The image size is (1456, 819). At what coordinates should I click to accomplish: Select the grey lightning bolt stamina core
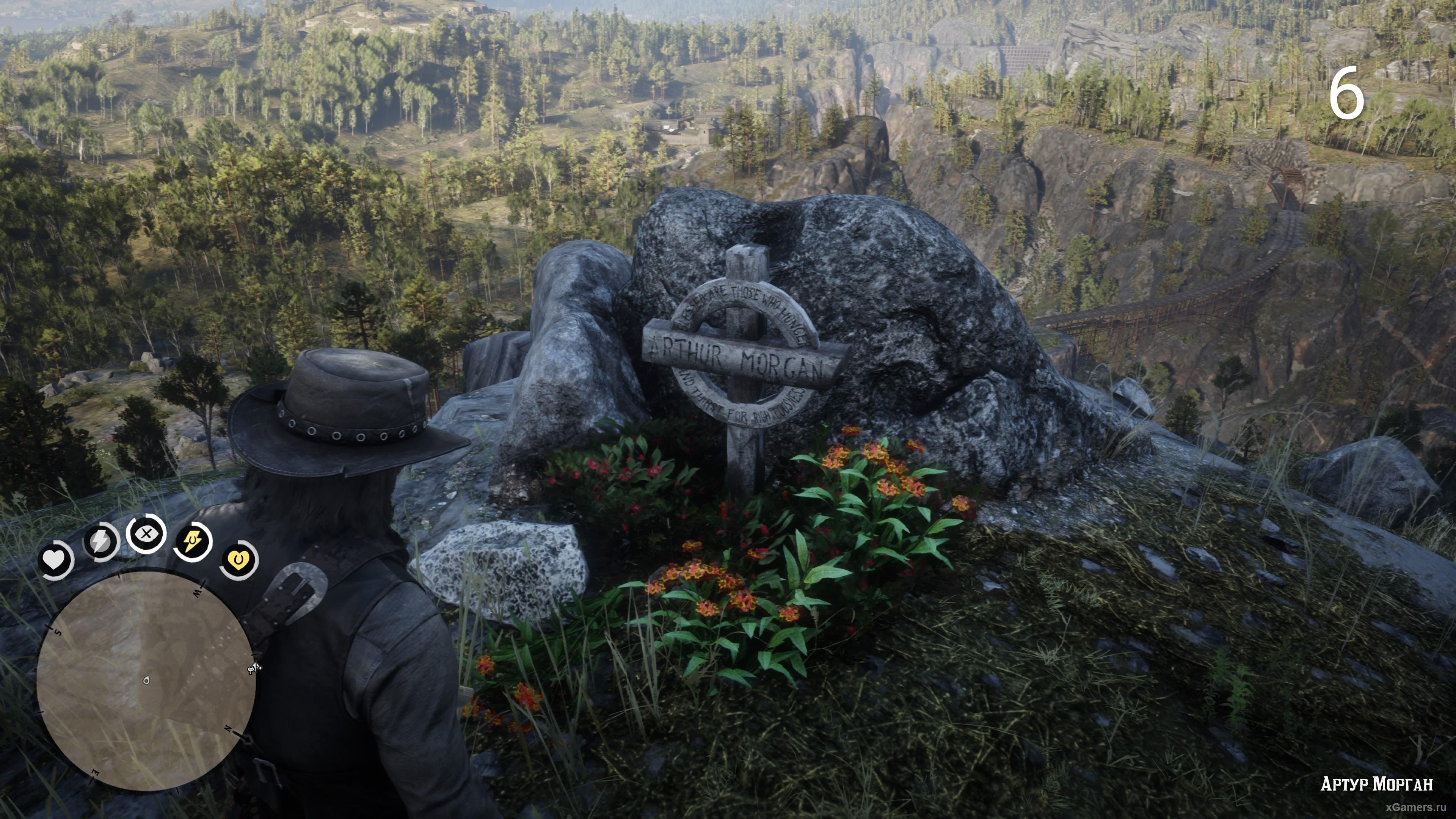(x=100, y=541)
